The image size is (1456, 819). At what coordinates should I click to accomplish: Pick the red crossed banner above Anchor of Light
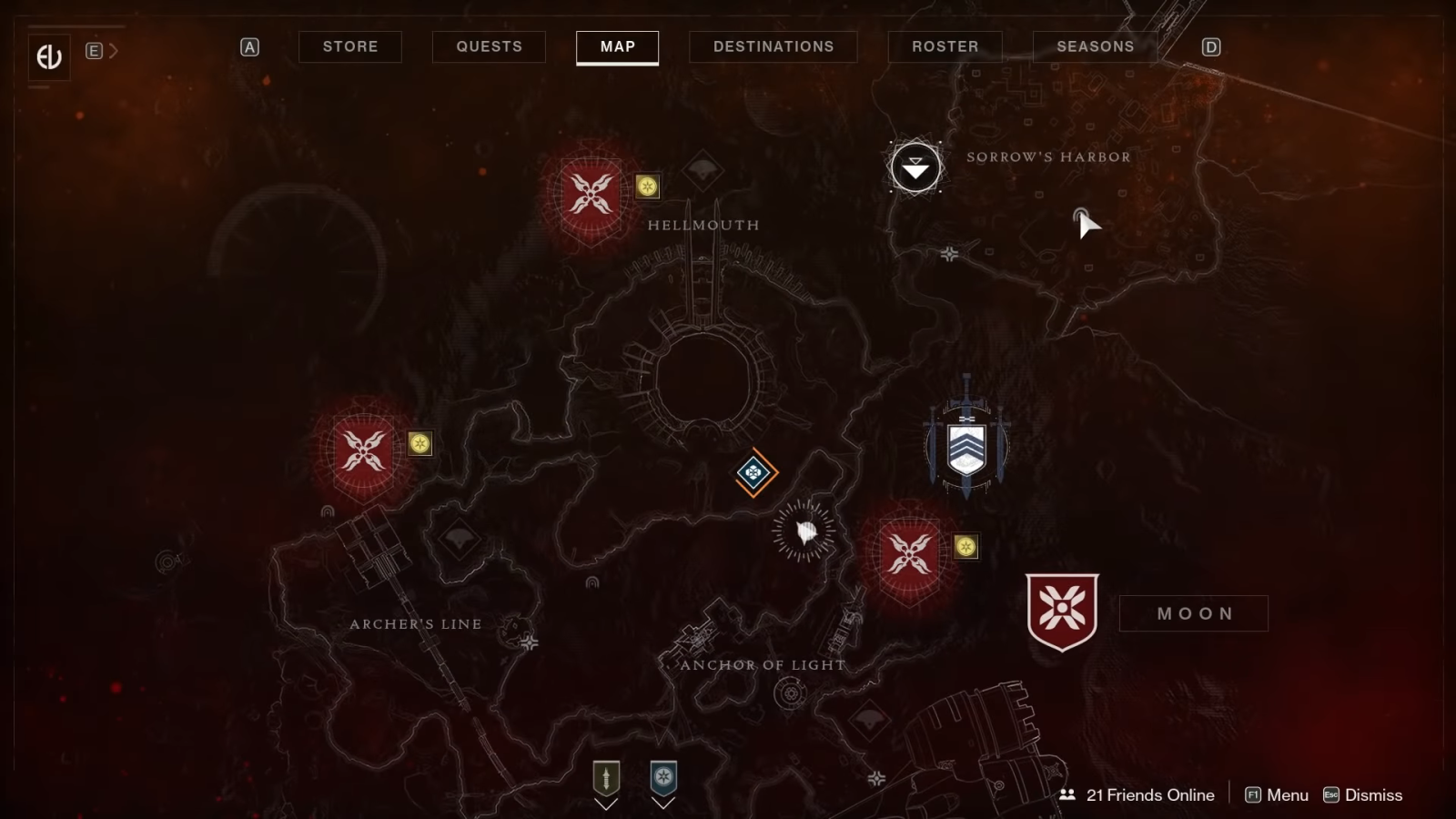910,553
